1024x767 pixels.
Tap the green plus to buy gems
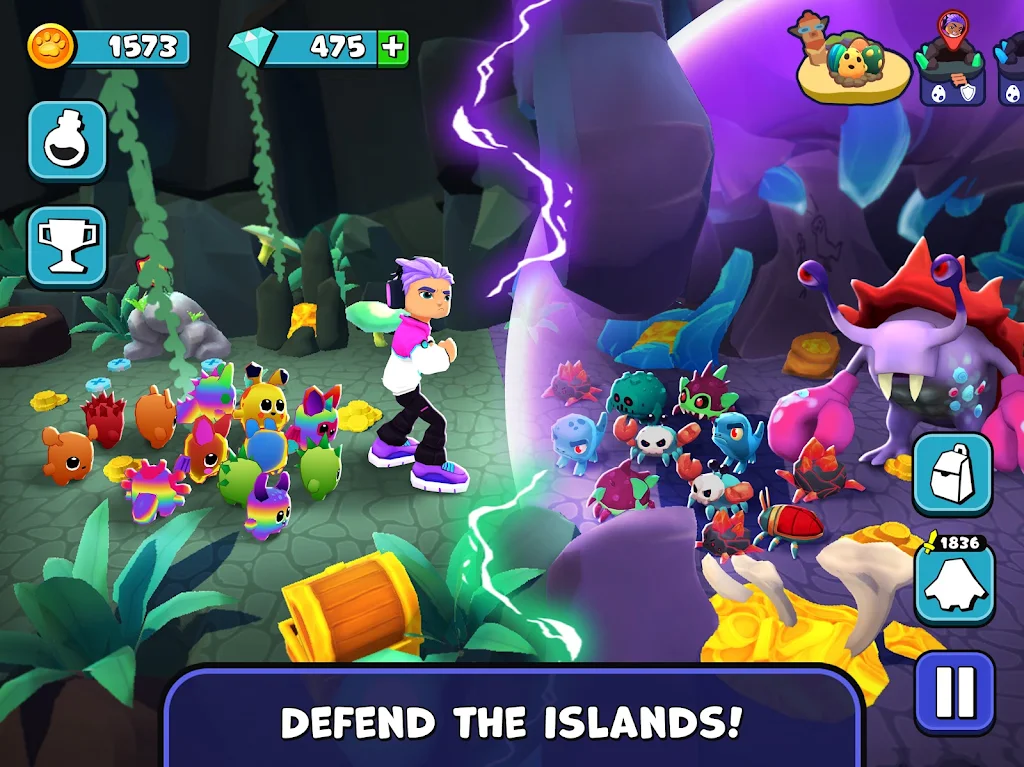tap(392, 47)
